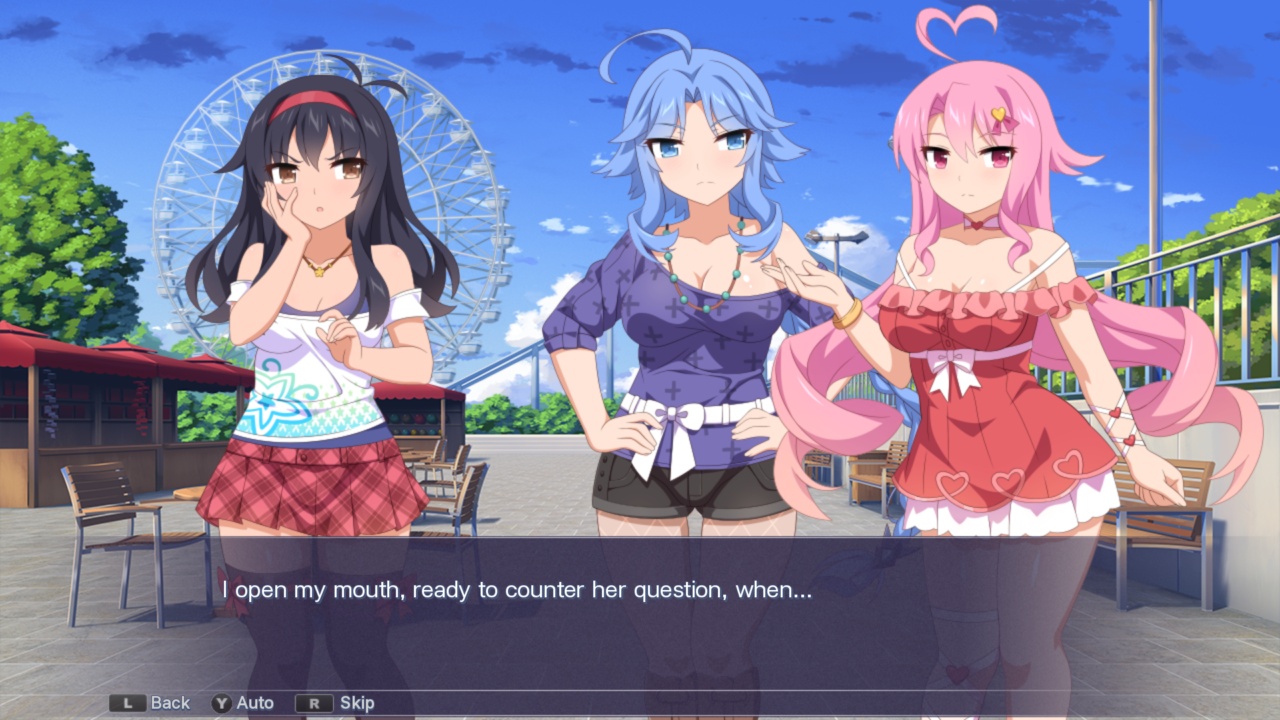The height and width of the screenshot is (720, 1280).
Task: Click the gold bracelet on the blue-haired girl
Action: [x=848, y=315]
